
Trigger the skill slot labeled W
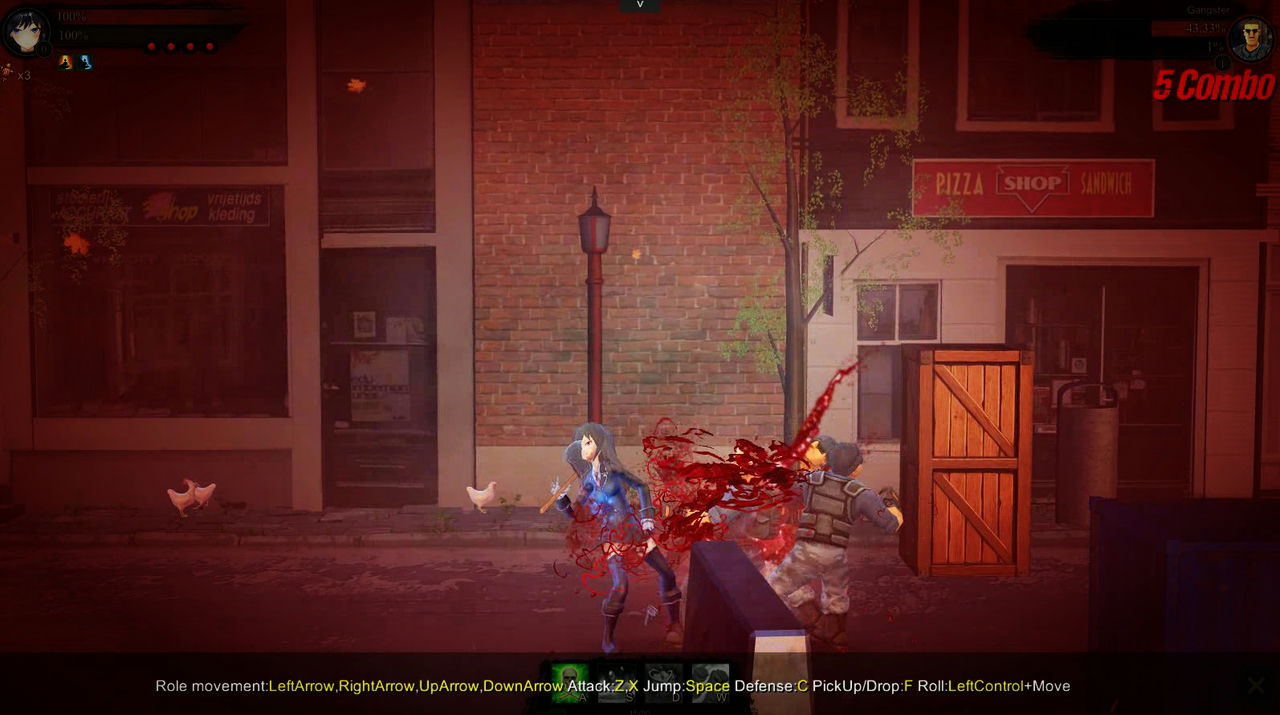(709, 683)
